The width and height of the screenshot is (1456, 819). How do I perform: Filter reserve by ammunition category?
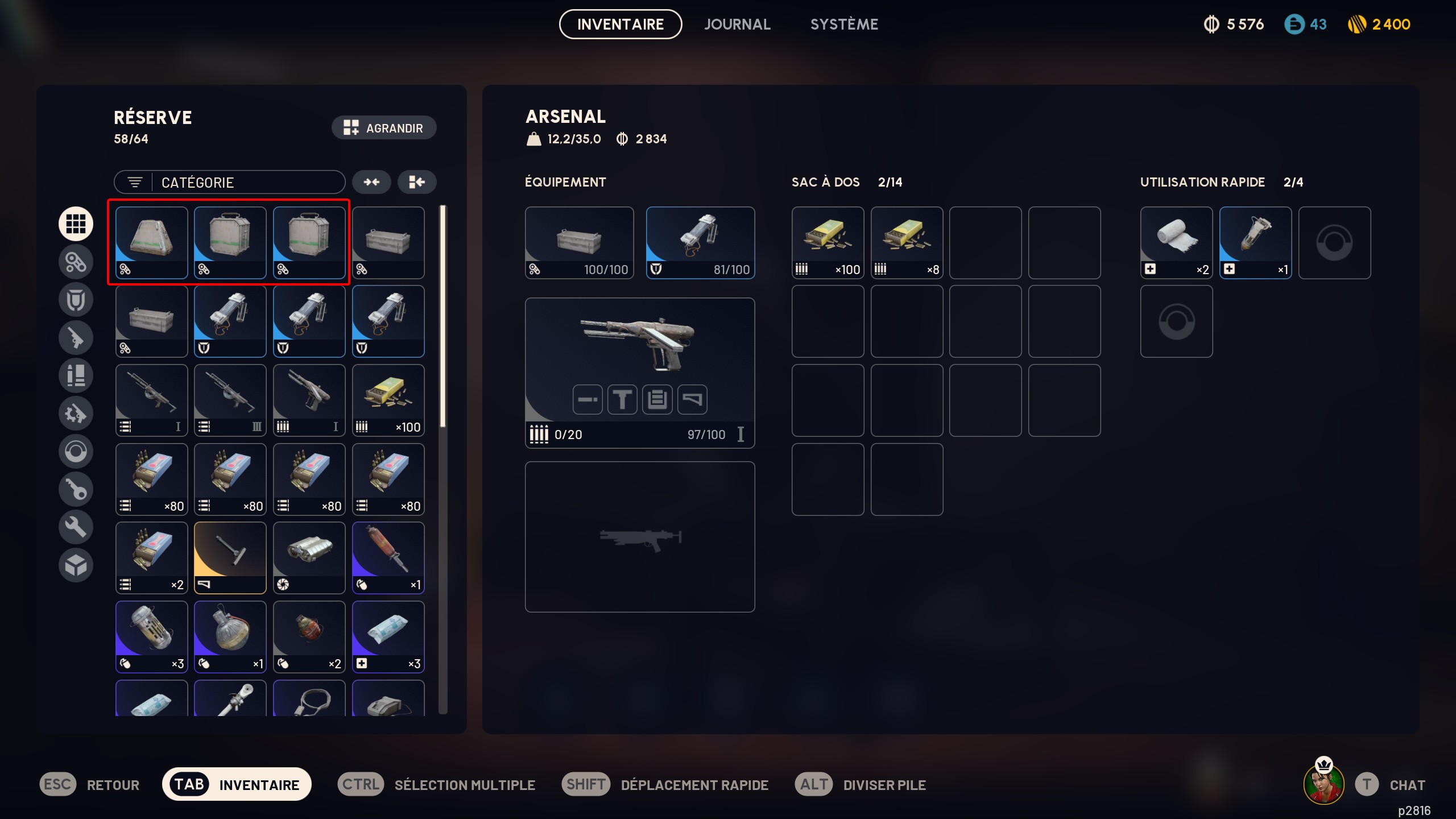(76, 375)
